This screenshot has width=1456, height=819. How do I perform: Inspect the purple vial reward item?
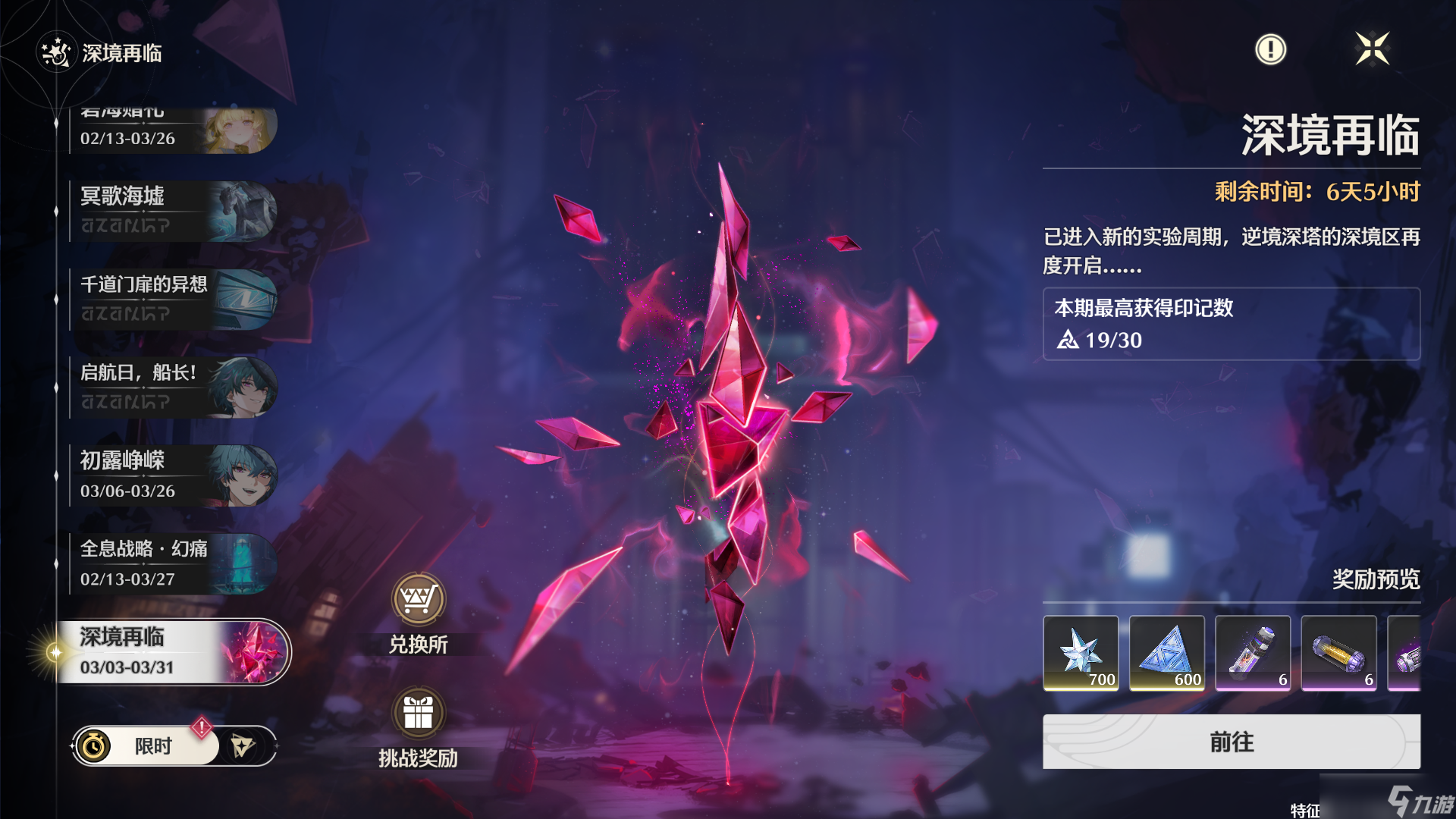1253,653
